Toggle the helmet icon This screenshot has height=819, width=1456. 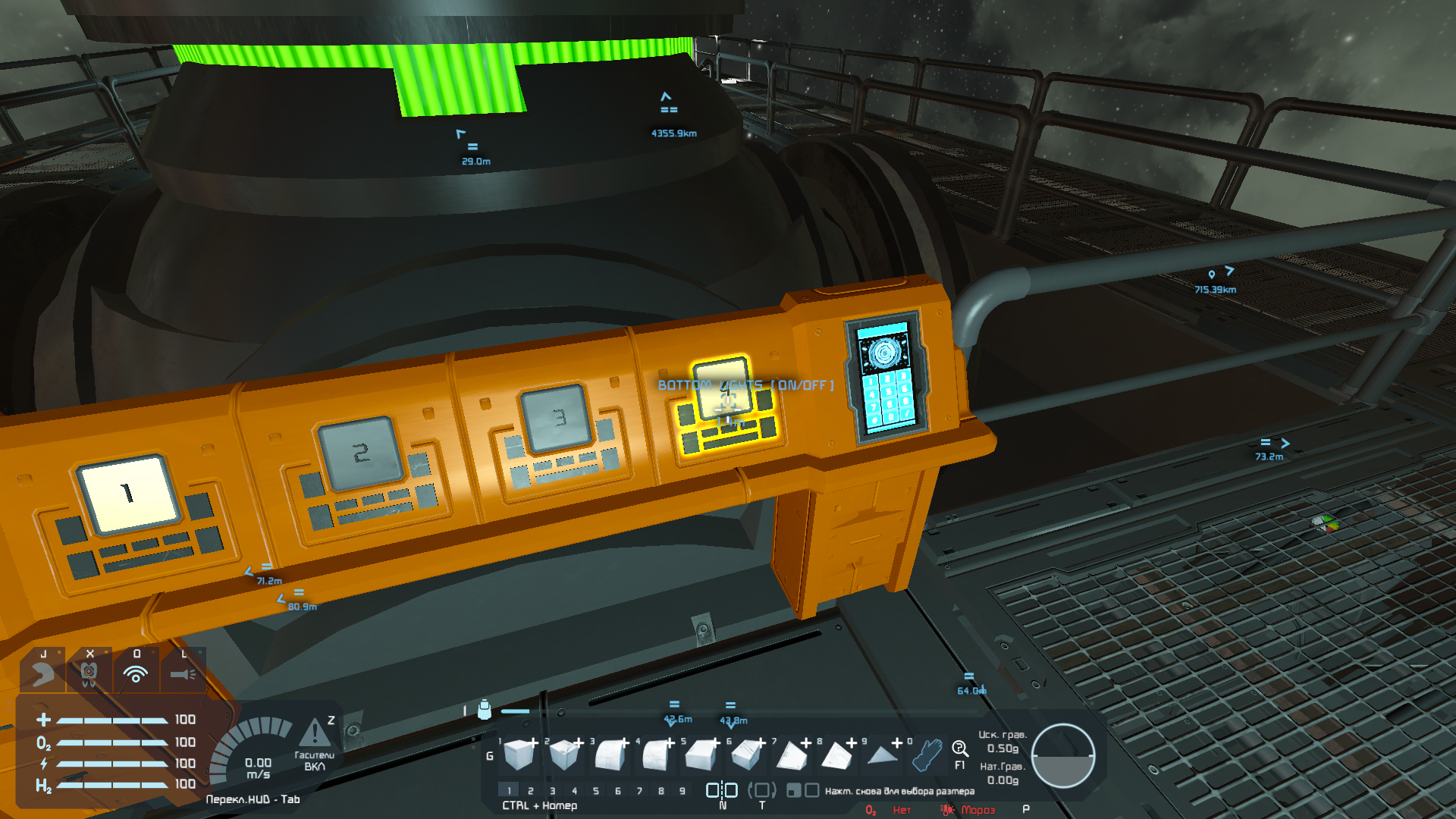pos(89,673)
